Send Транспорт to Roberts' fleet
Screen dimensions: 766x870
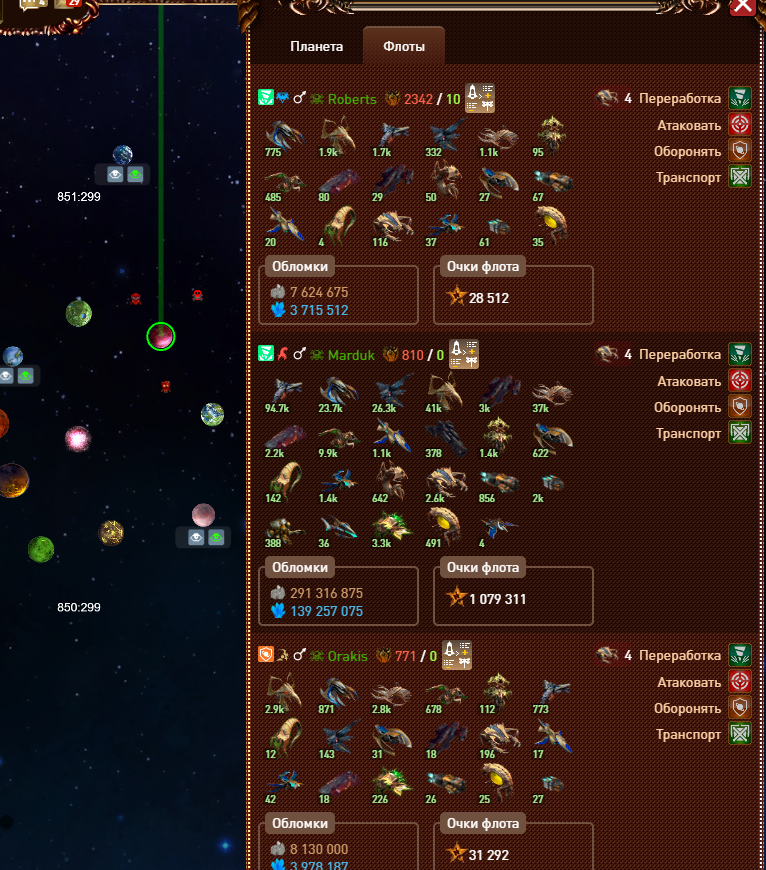(740, 177)
